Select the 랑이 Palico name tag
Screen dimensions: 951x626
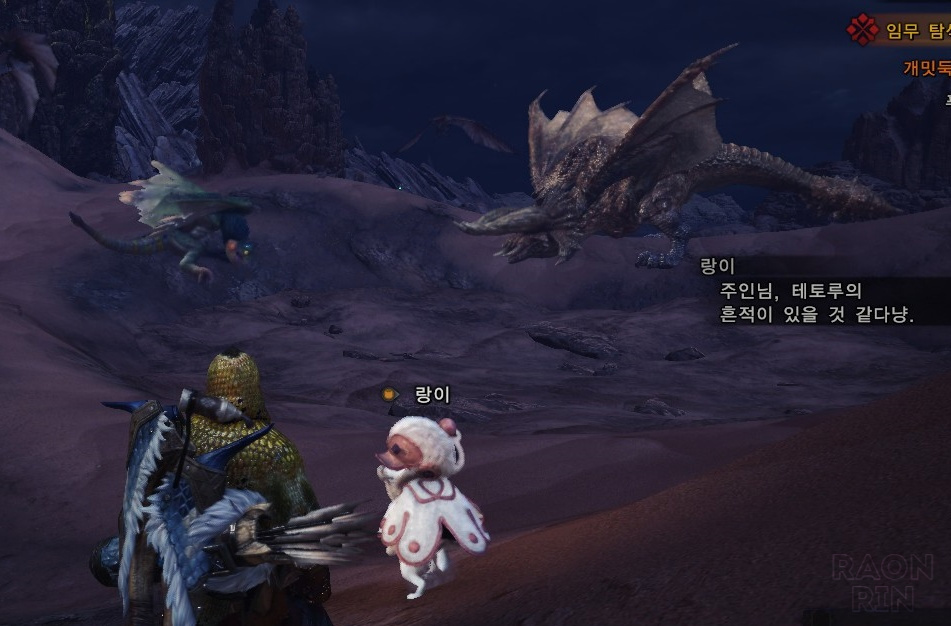(x=432, y=395)
